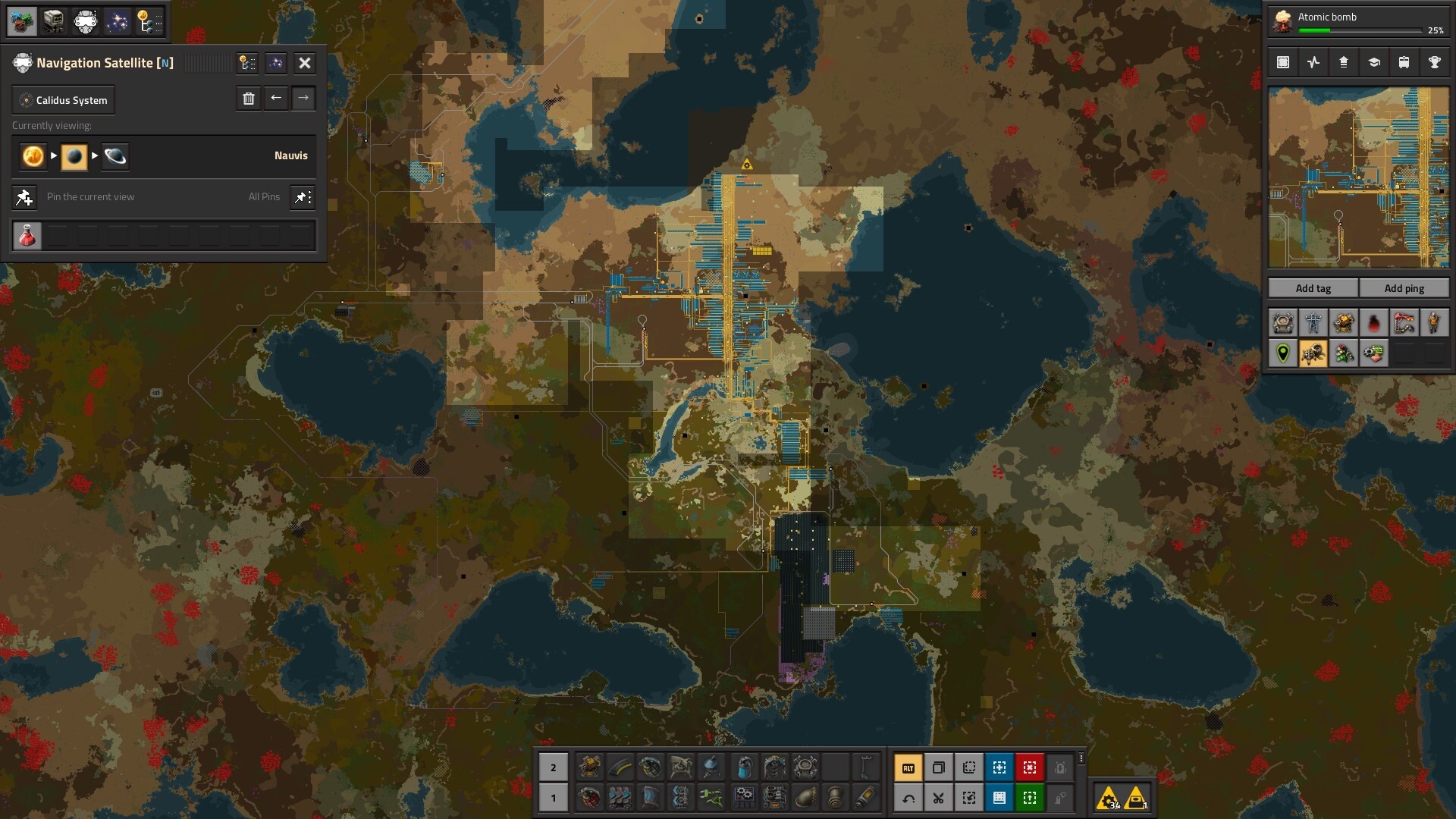Screen dimensions: 1456x819
Task: Go back with the left arrow button
Action: pos(276,99)
